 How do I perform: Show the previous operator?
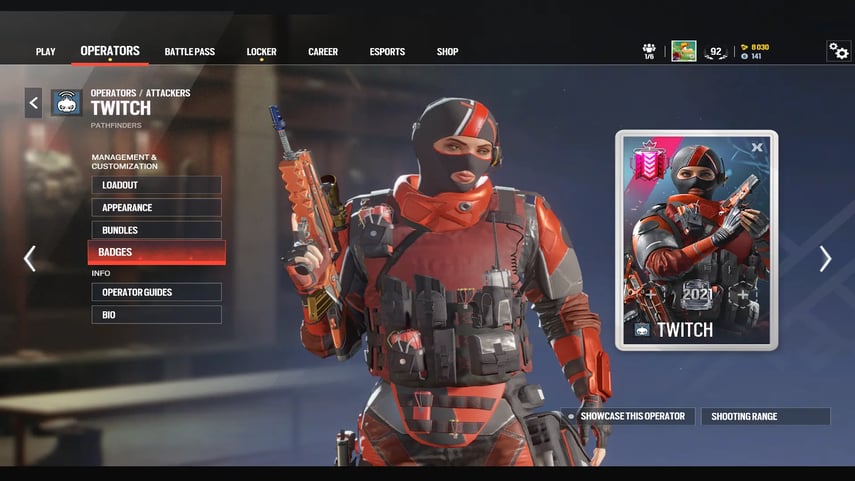pos(29,259)
